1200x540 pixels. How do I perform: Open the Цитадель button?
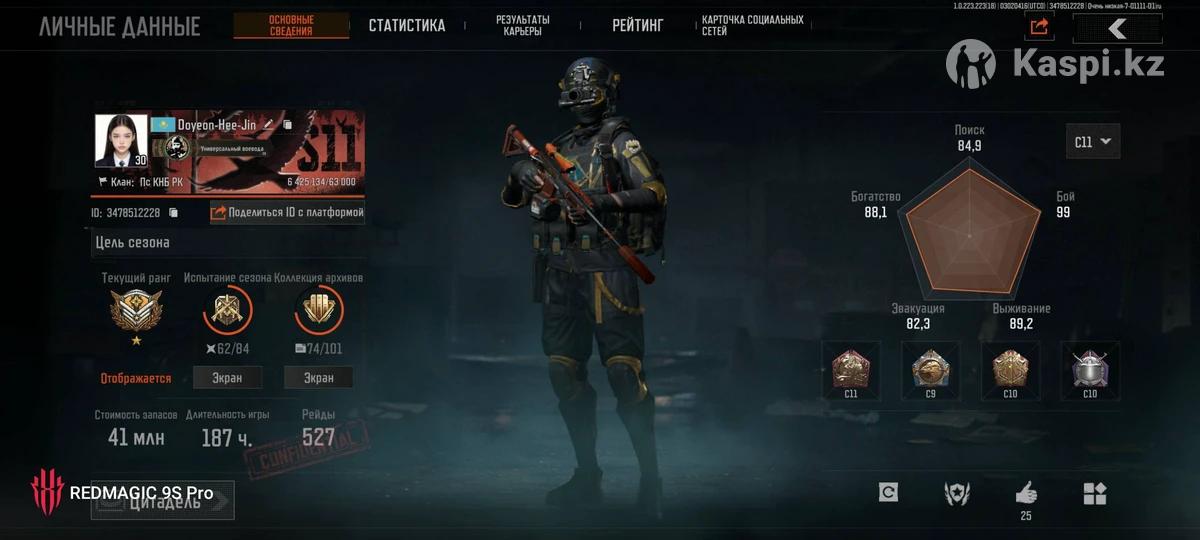tap(163, 501)
